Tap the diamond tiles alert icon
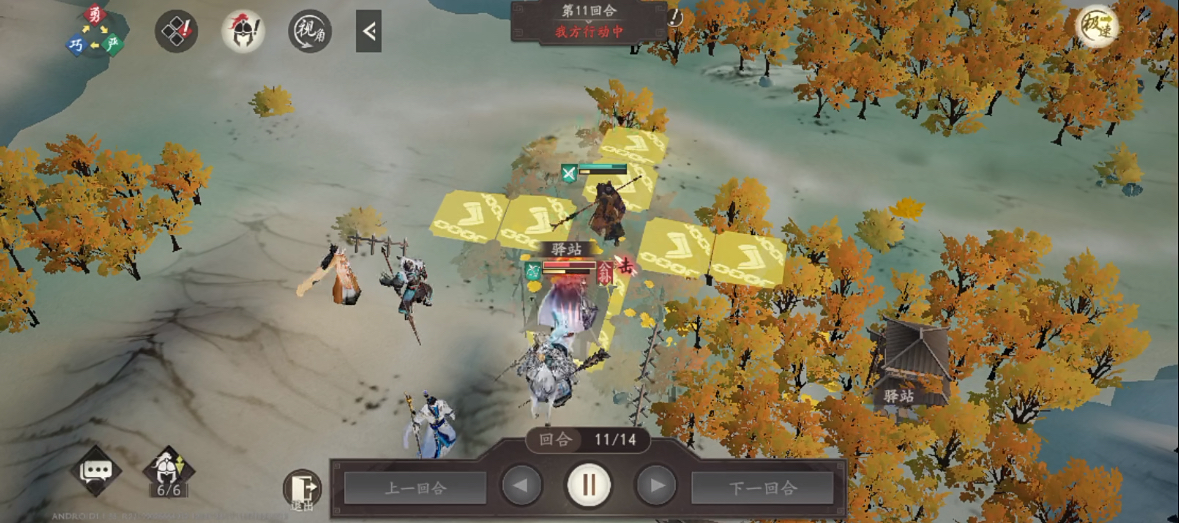The image size is (1179, 523). pos(175,31)
